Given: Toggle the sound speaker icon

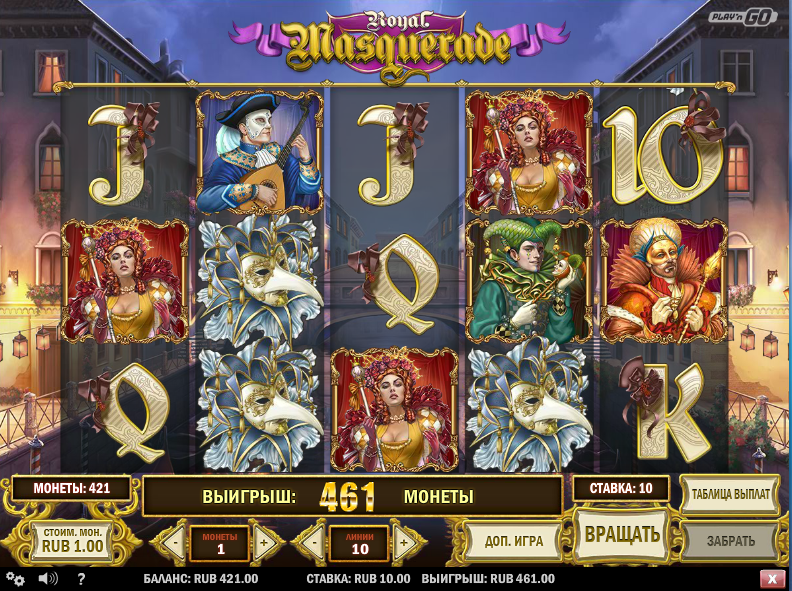Looking at the screenshot, I should [47, 579].
